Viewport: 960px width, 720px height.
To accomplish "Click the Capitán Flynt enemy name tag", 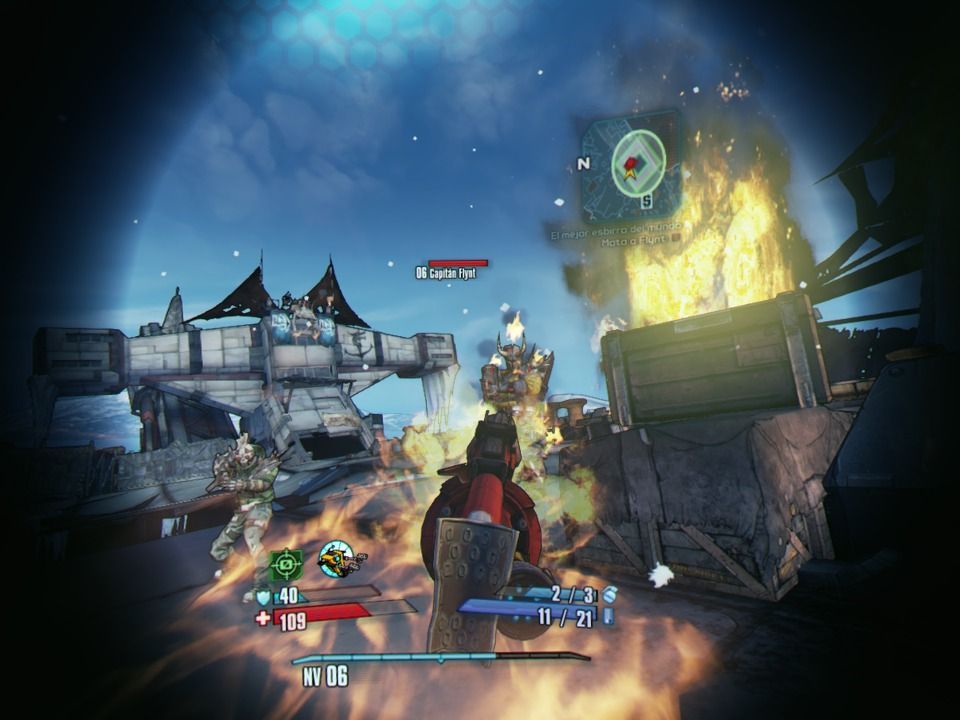I will [445, 272].
